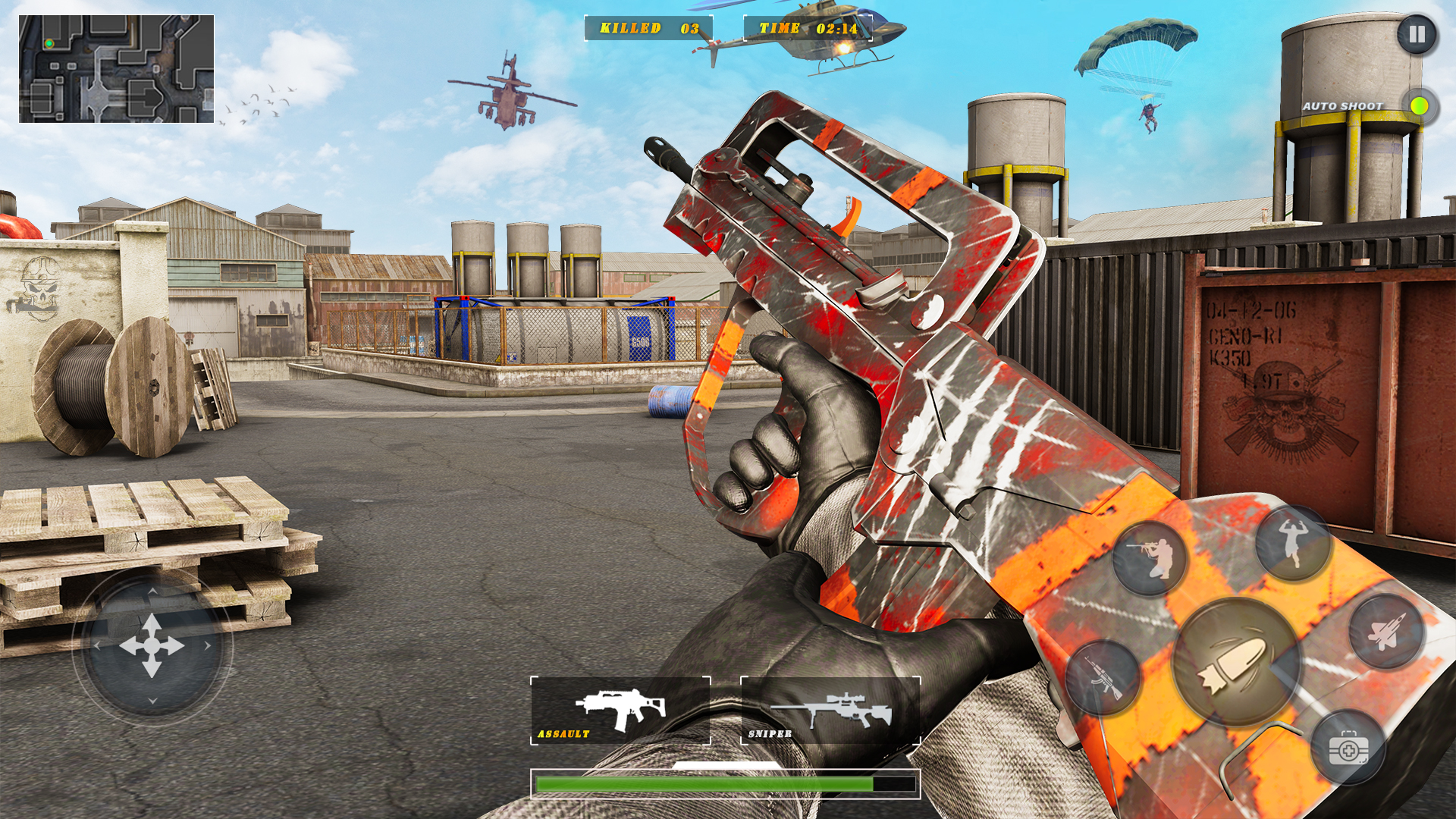Tap the crouching soldier aim button
Viewport: 1456px width, 819px height.
(1150, 558)
